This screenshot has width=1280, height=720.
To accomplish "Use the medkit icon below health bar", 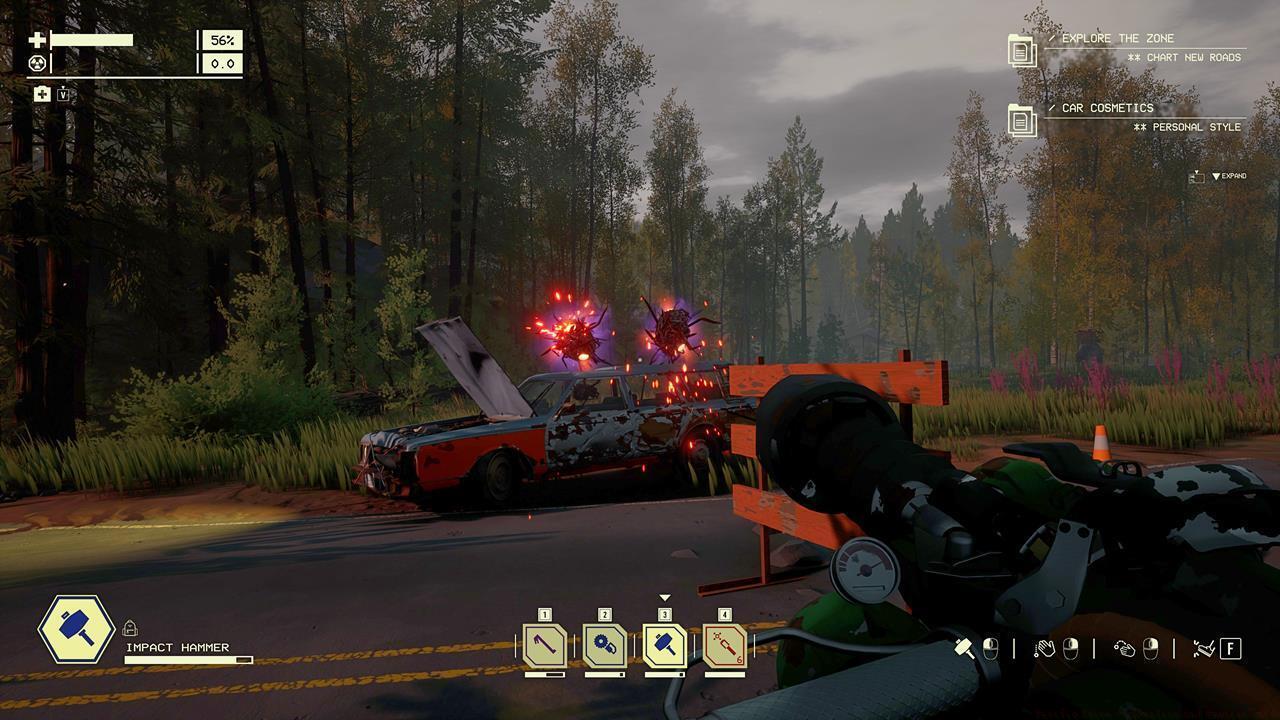I will 42,94.
